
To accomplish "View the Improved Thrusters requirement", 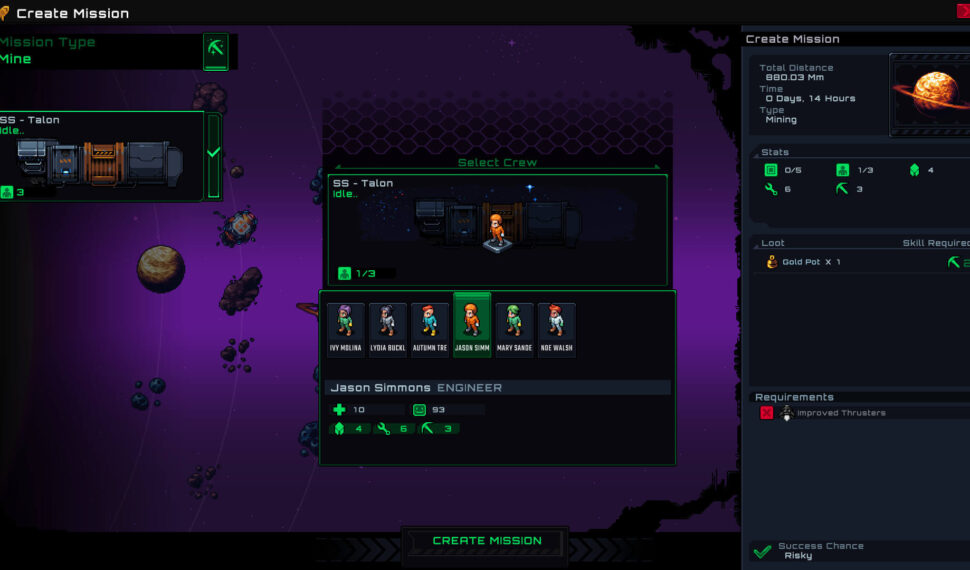I will click(x=840, y=413).
